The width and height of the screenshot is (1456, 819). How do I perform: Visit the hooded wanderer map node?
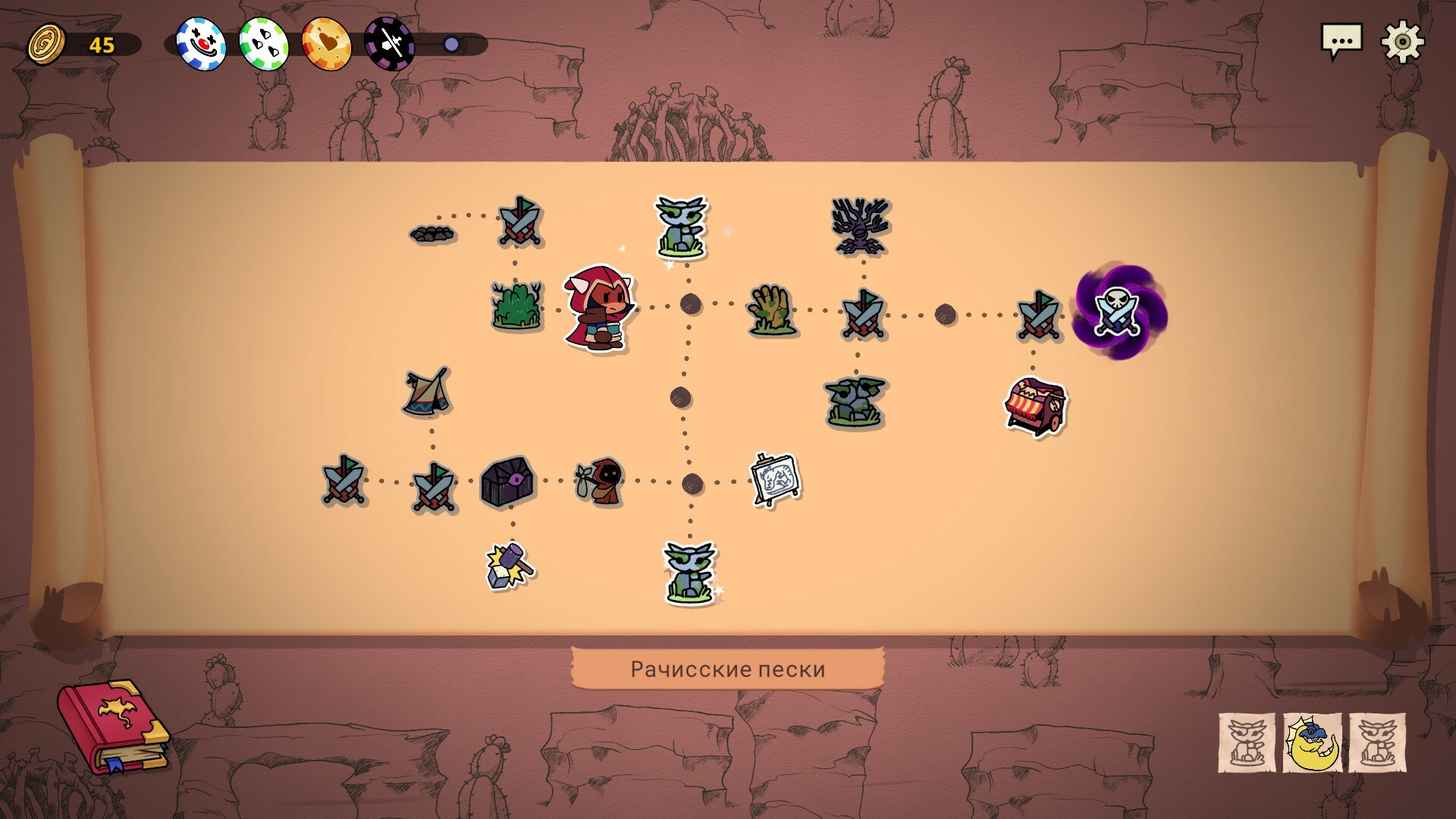coord(601,481)
